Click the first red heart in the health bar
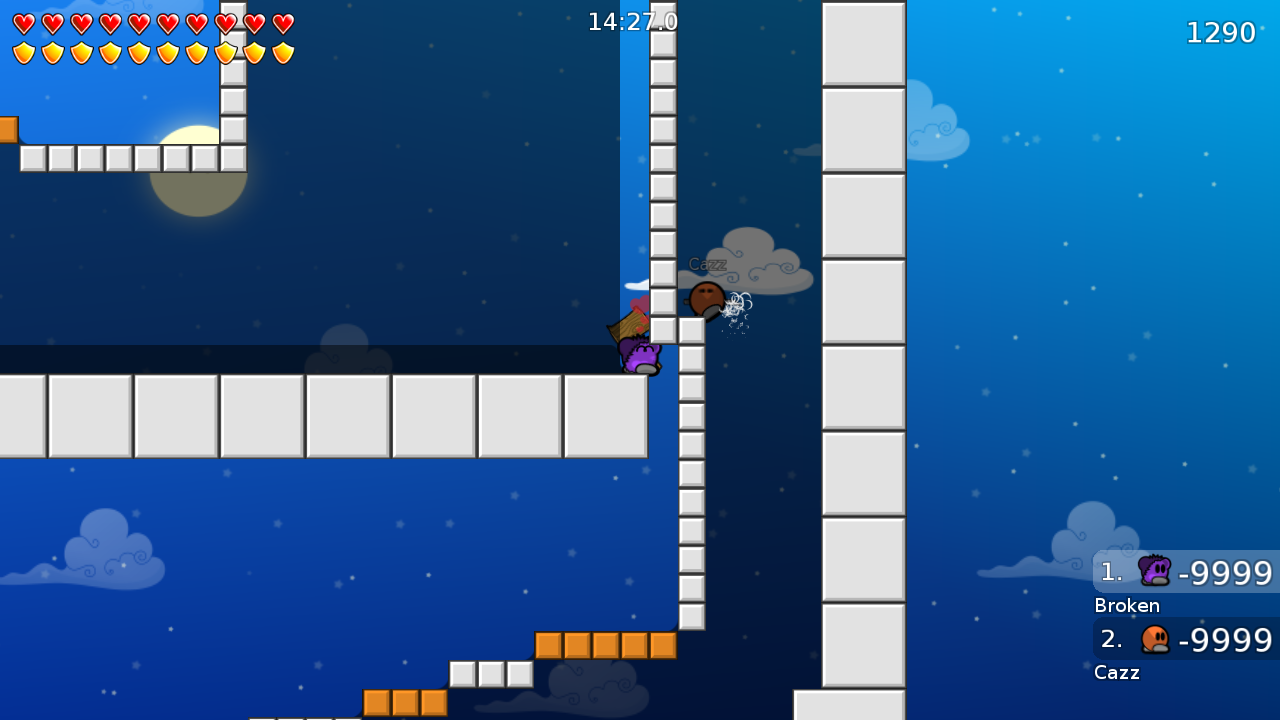The image size is (1280, 720). coord(23,22)
